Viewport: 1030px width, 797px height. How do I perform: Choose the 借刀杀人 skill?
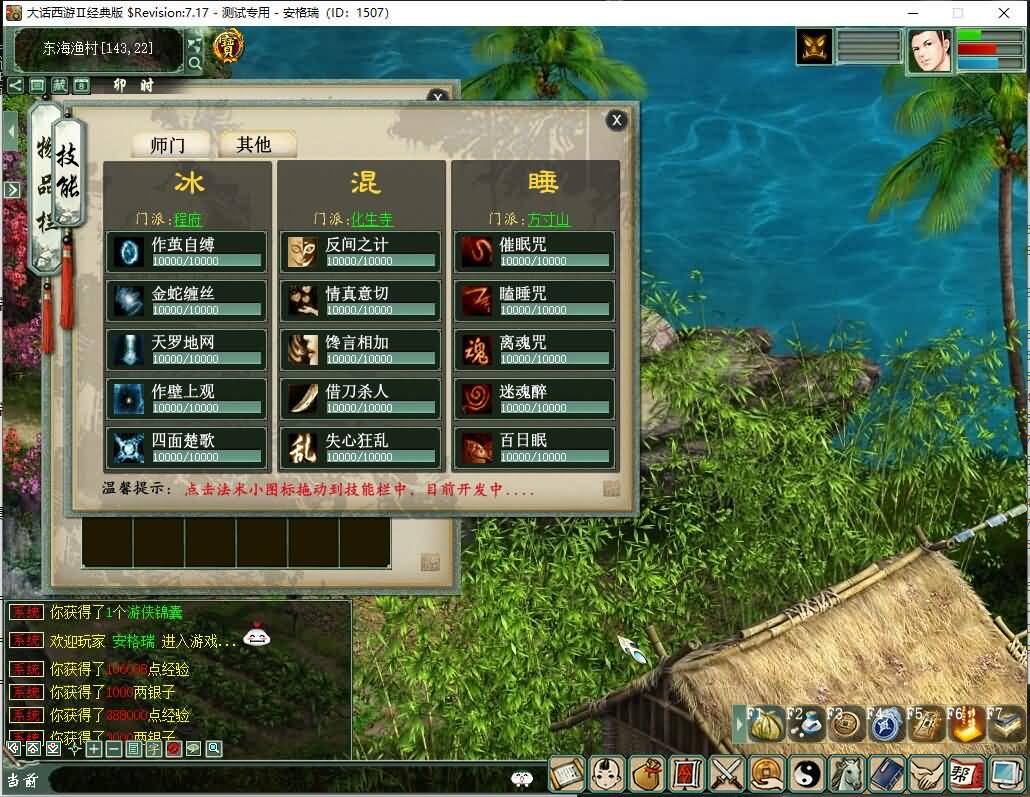(x=360, y=399)
